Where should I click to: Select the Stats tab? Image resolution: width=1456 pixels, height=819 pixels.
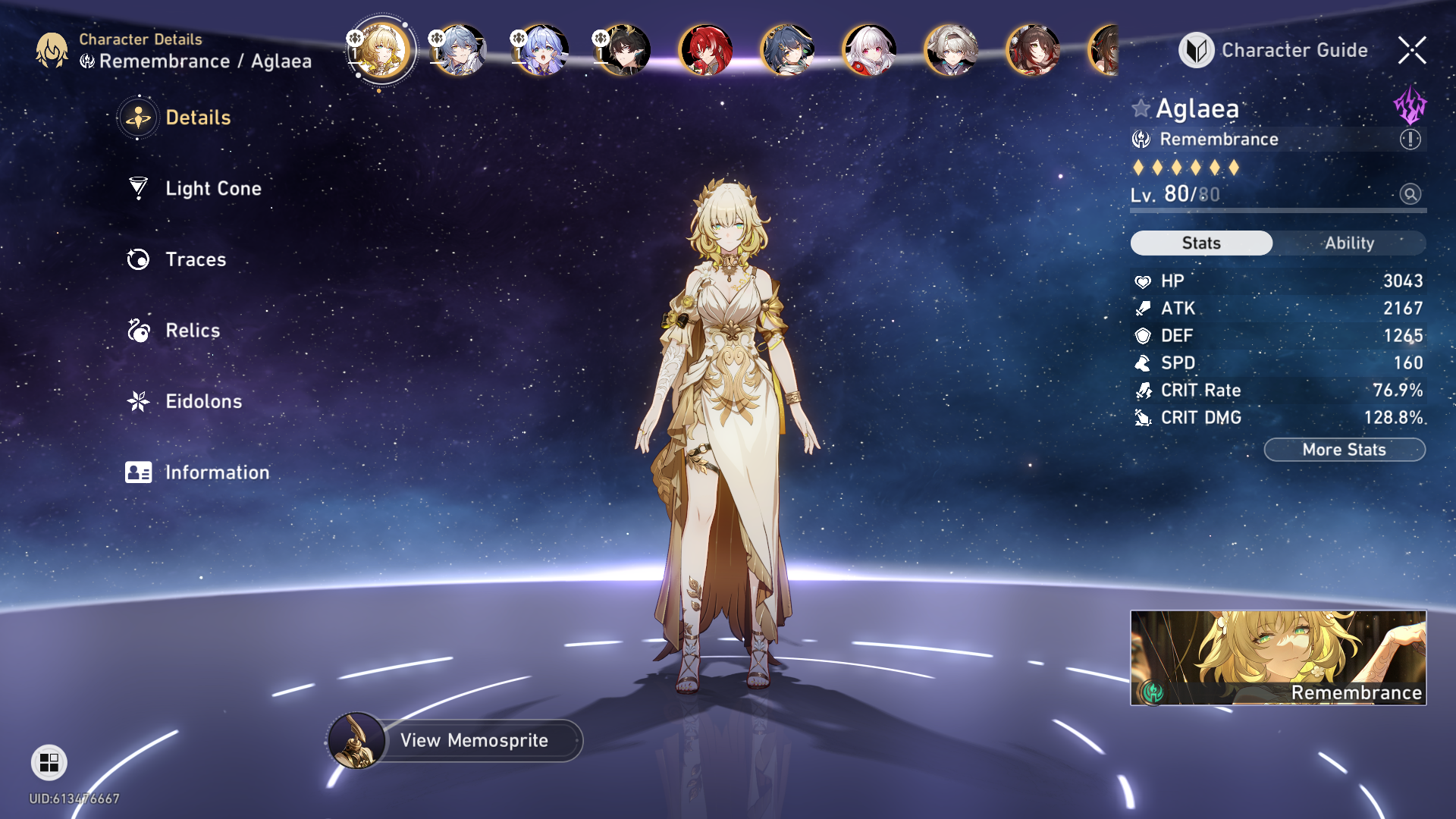click(x=1201, y=243)
